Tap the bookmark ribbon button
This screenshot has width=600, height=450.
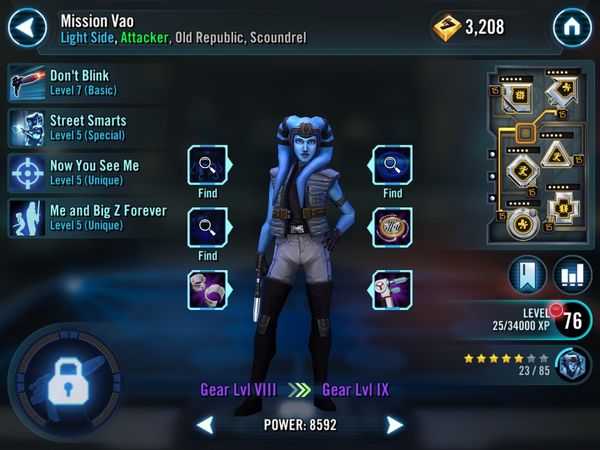coord(527,275)
